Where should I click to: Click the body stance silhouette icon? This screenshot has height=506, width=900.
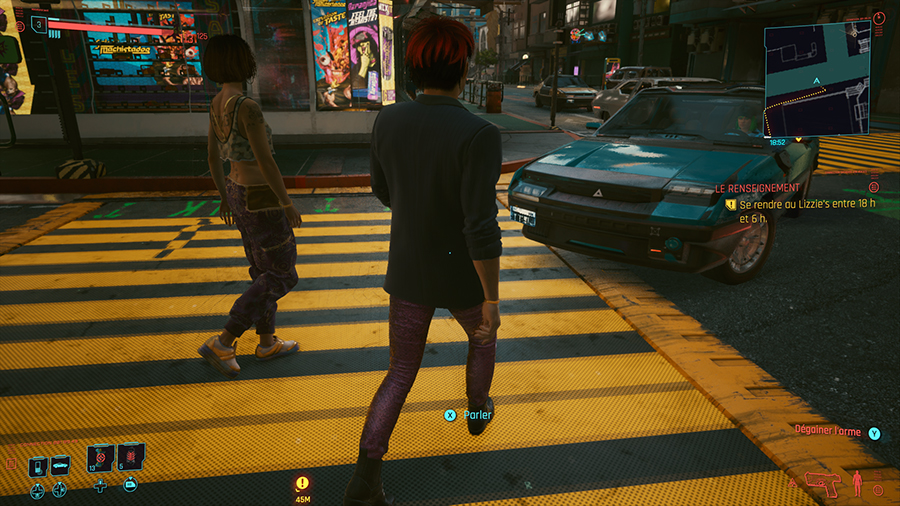click(x=857, y=484)
